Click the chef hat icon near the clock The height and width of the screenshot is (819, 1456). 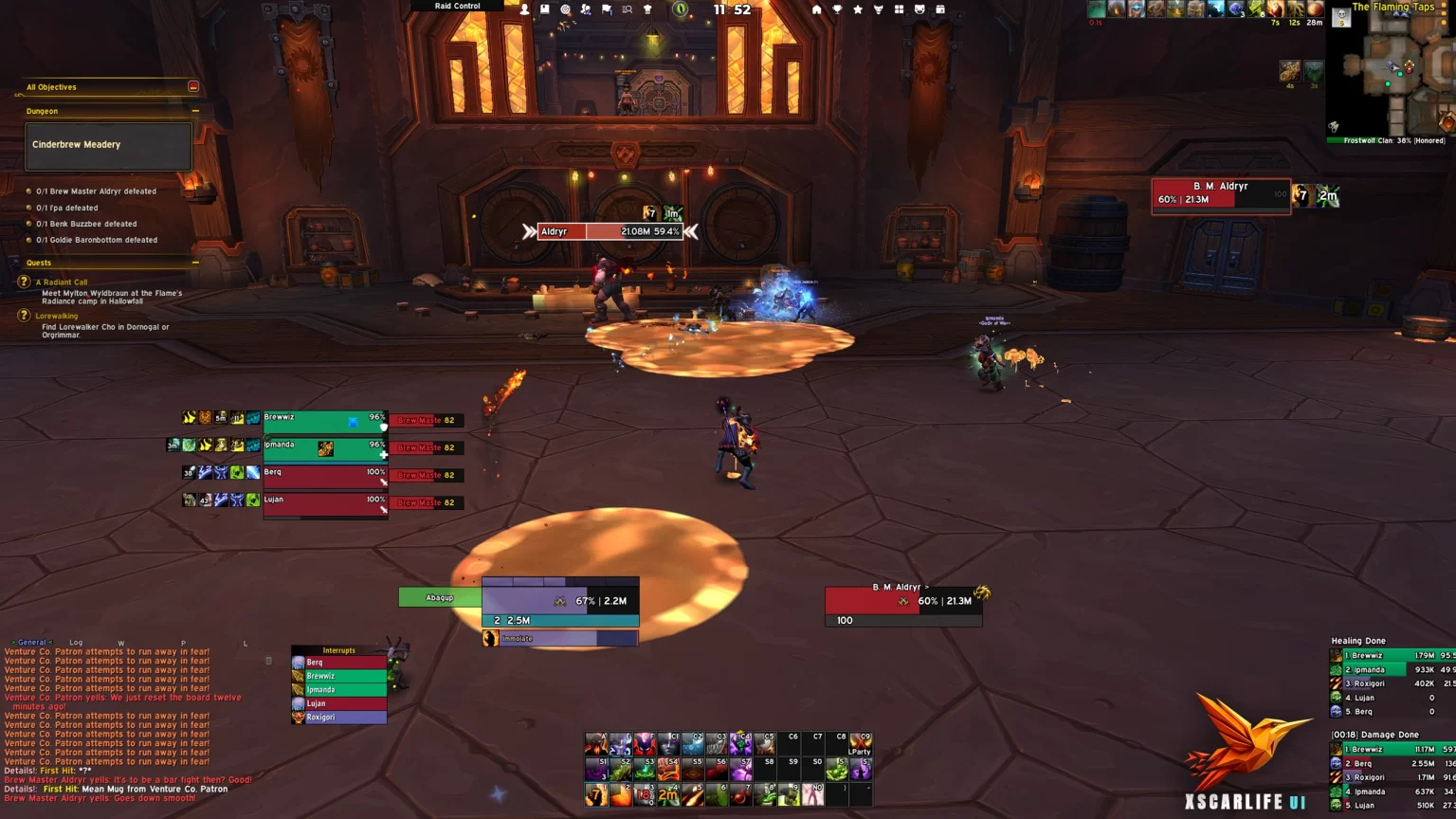click(x=647, y=8)
